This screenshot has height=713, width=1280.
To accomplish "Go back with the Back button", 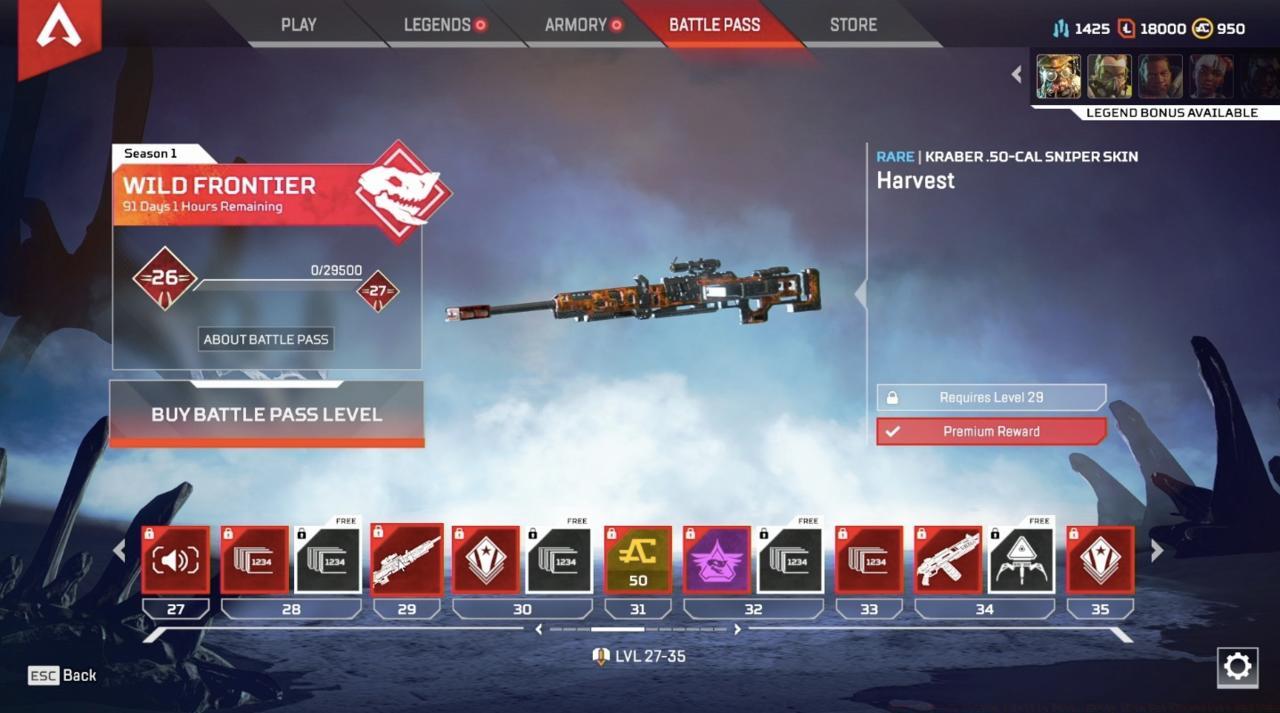I will click(63, 675).
